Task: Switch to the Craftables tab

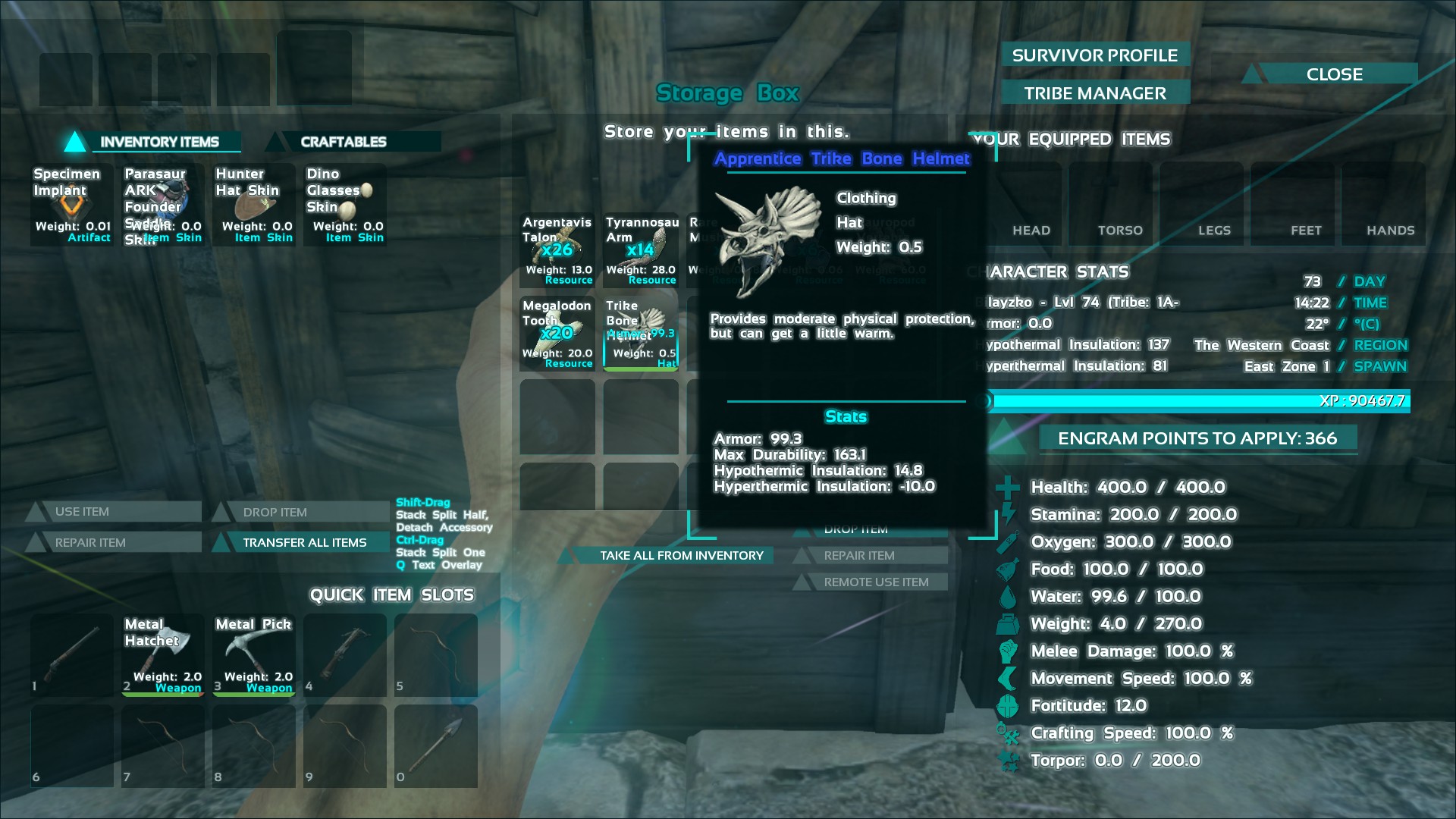Action: (343, 142)
